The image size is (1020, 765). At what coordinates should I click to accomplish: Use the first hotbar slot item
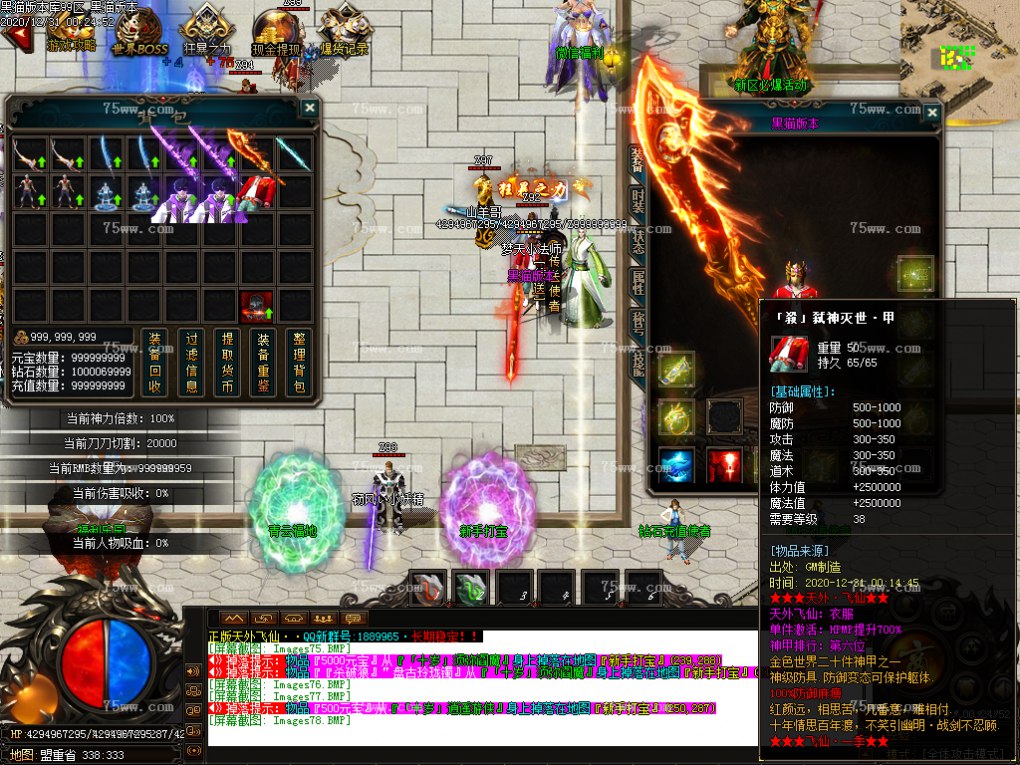(x=427, y=588)
